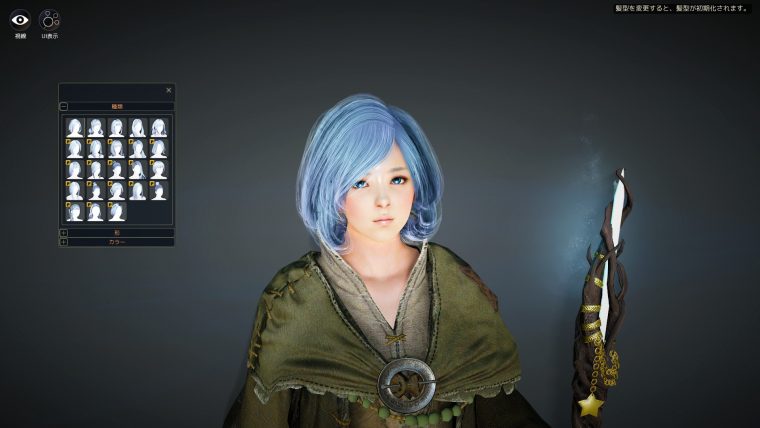Viewport: 760px width, 428px height.
Task: Toggle the 視線 eye icon
Action: pos(20,19)
